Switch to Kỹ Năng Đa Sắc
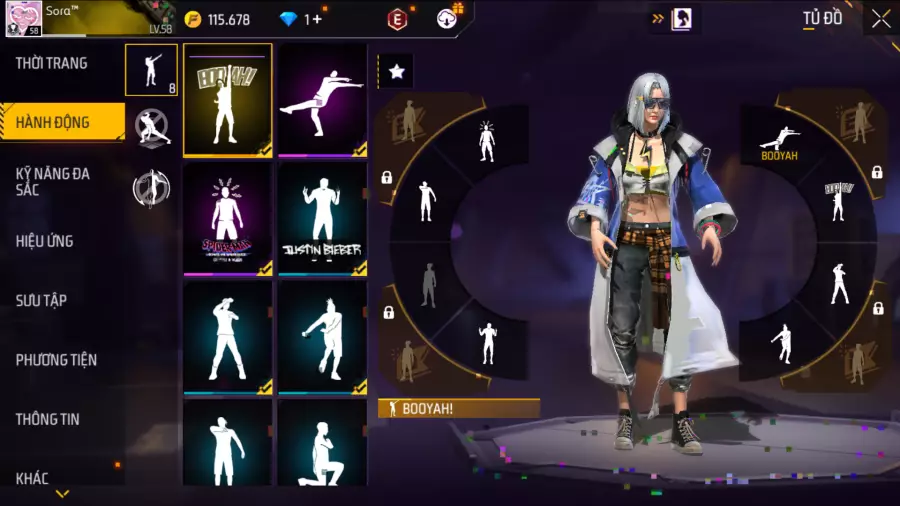This screenshot has height=506, width=900. pos(53,181)
